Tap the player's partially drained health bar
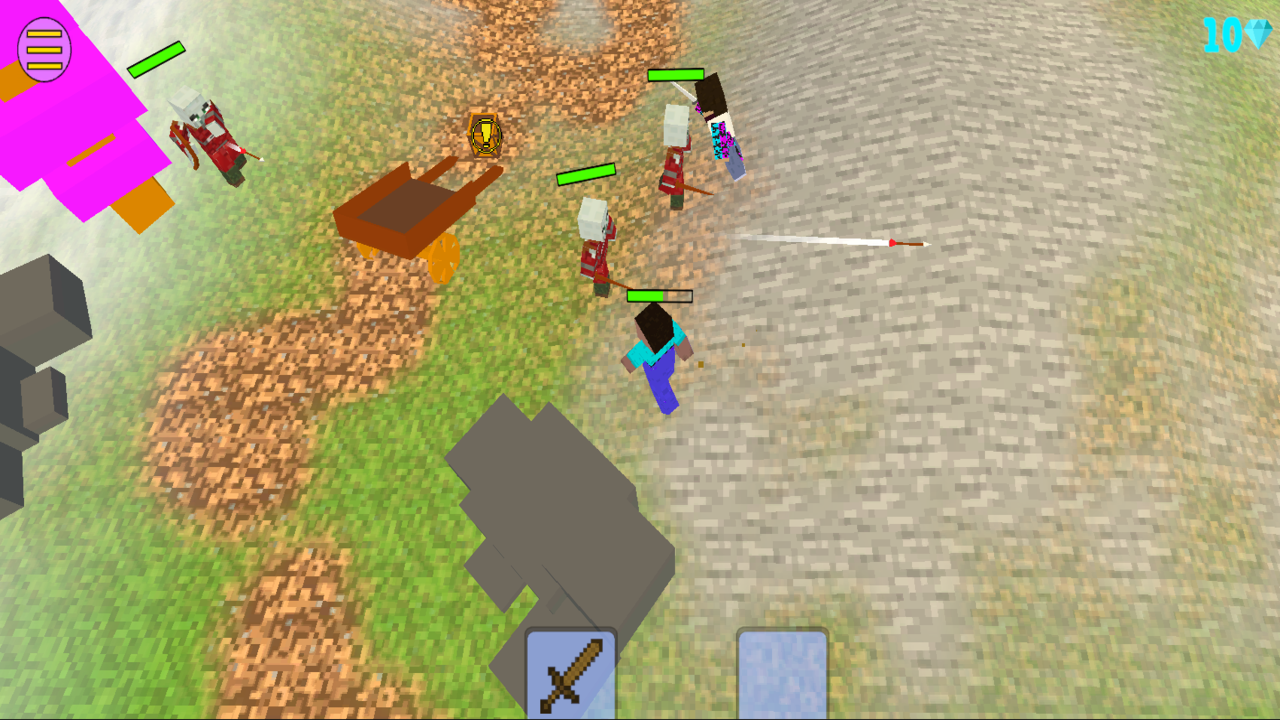 coord(660,297)
